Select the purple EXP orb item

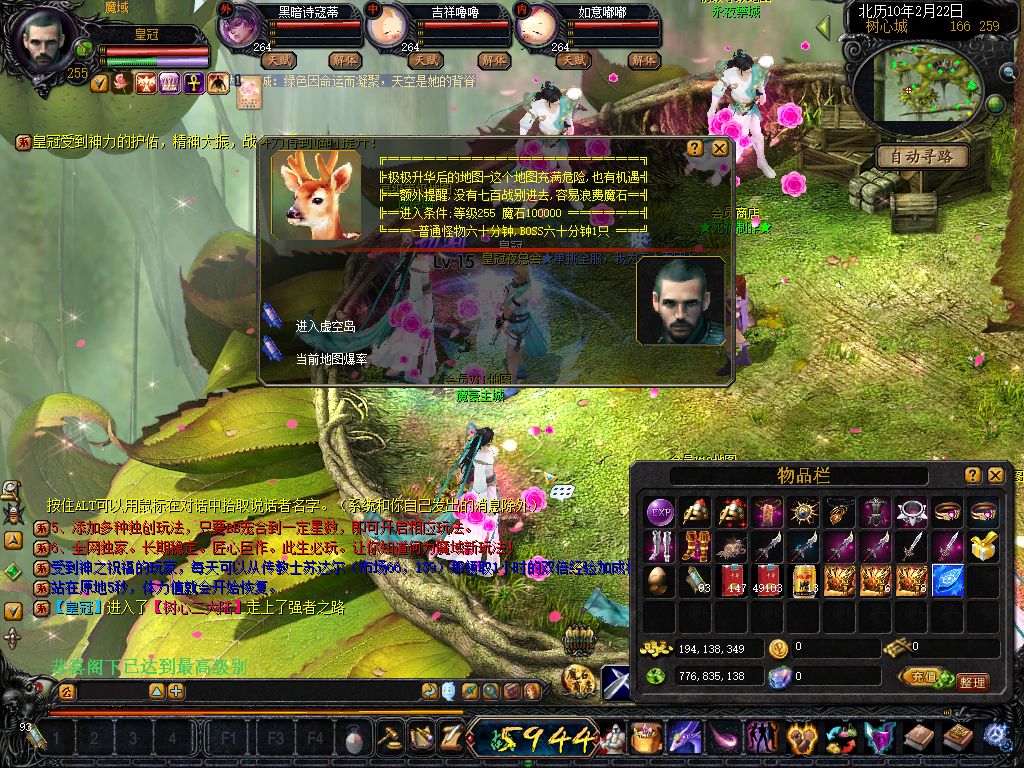click(660, 512)
